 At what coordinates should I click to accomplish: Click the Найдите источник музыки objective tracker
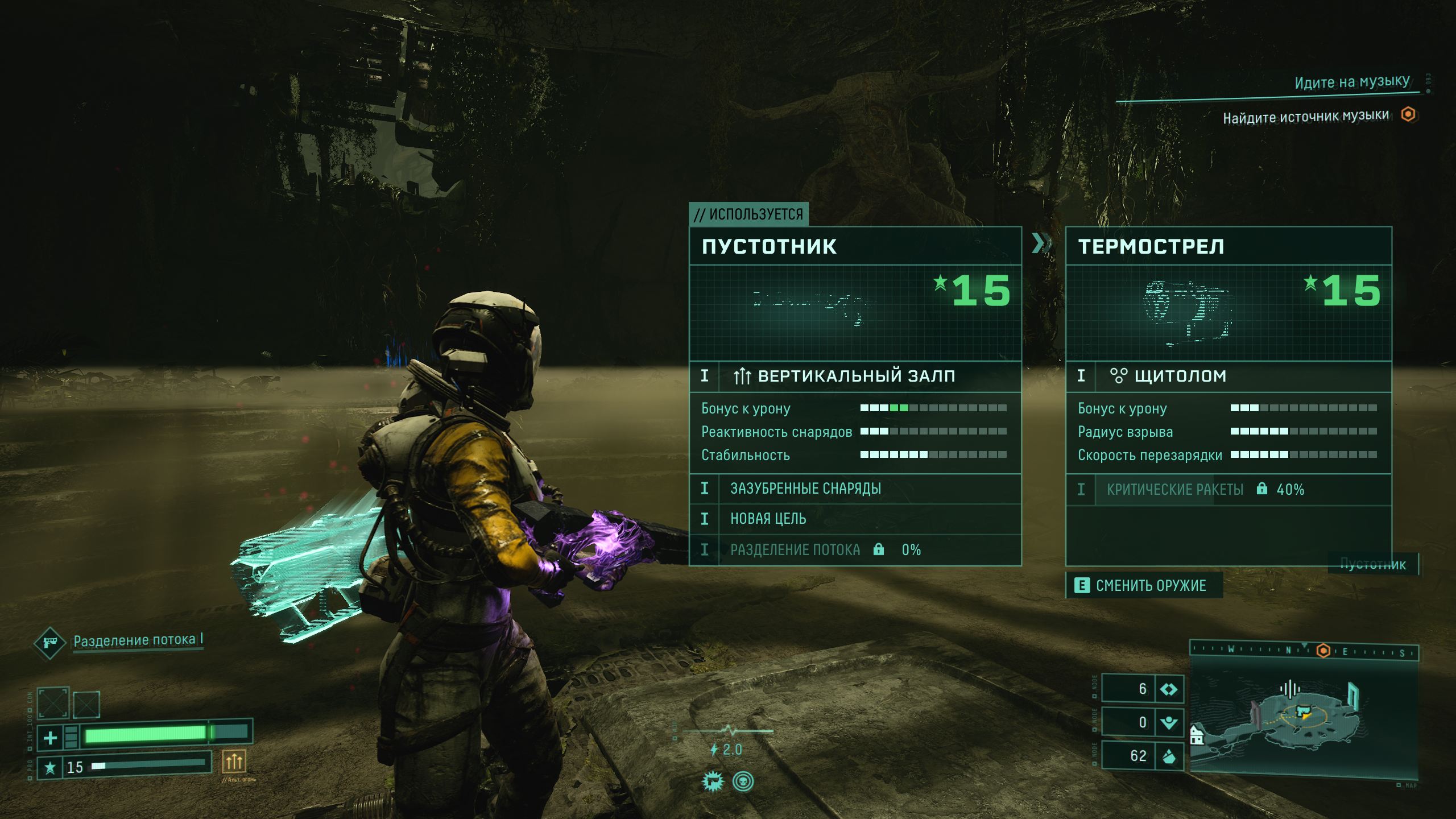tap(1306, 117)
